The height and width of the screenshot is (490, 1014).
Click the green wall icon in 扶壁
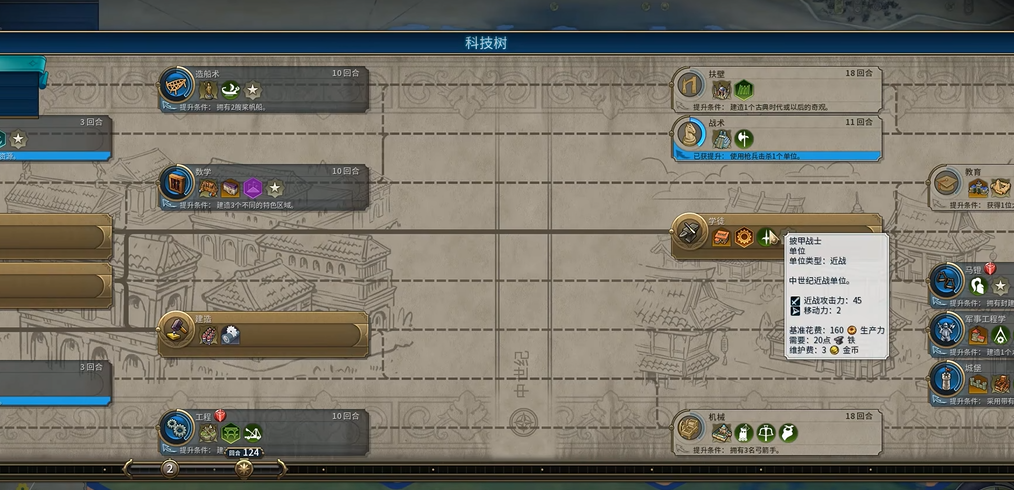pyautogui.click(x=744, y=90)
